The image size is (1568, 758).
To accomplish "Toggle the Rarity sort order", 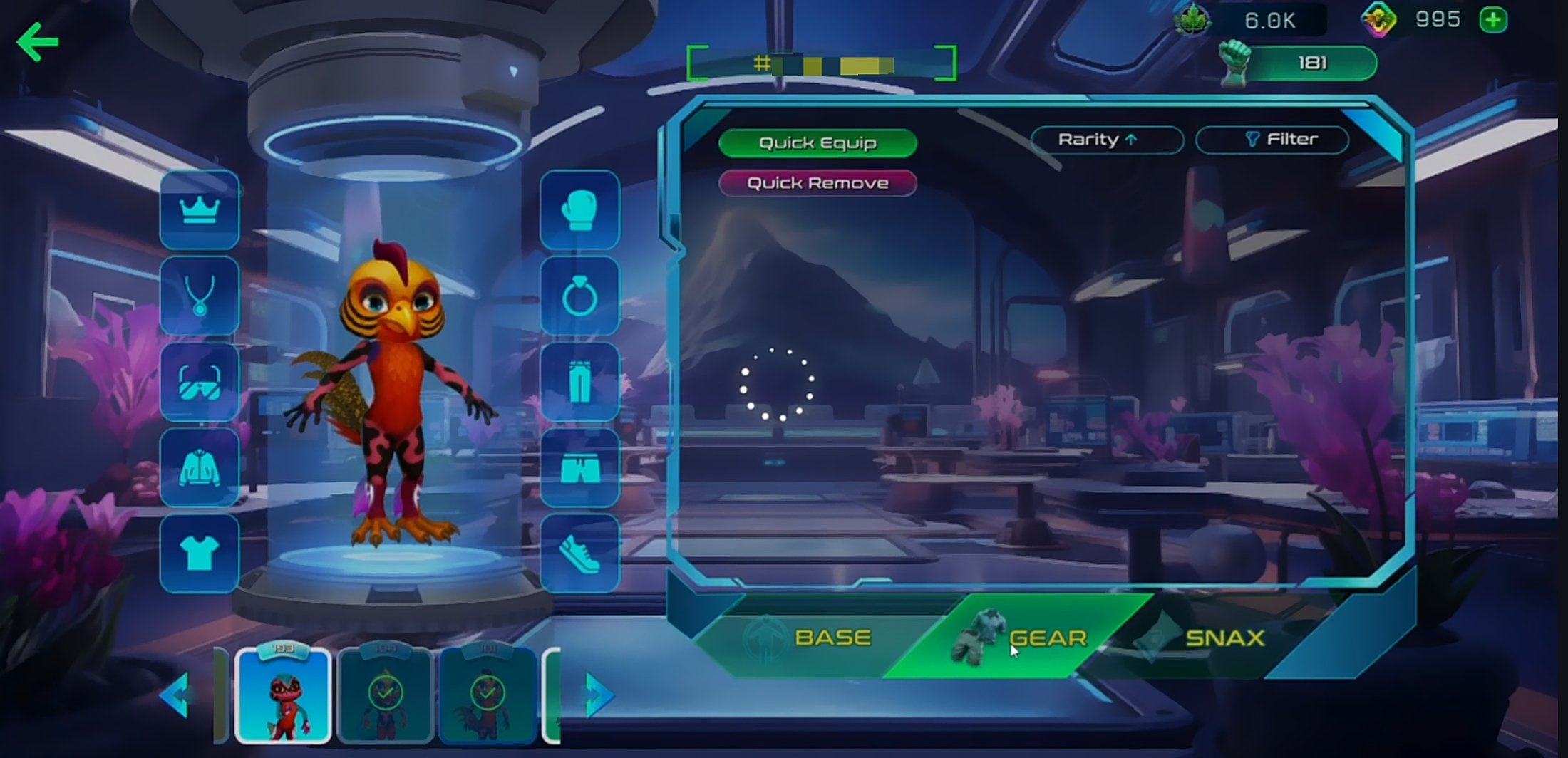I will (x=1106, y=140).
